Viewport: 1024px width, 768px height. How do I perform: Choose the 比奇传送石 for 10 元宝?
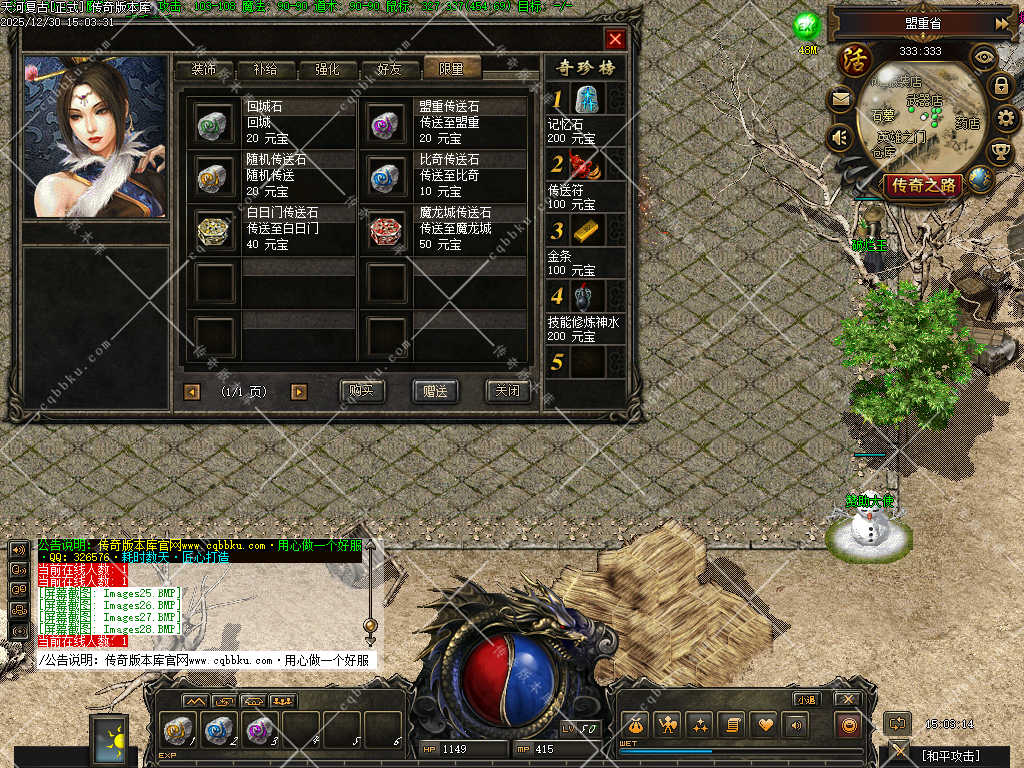[x=386, y=176]
